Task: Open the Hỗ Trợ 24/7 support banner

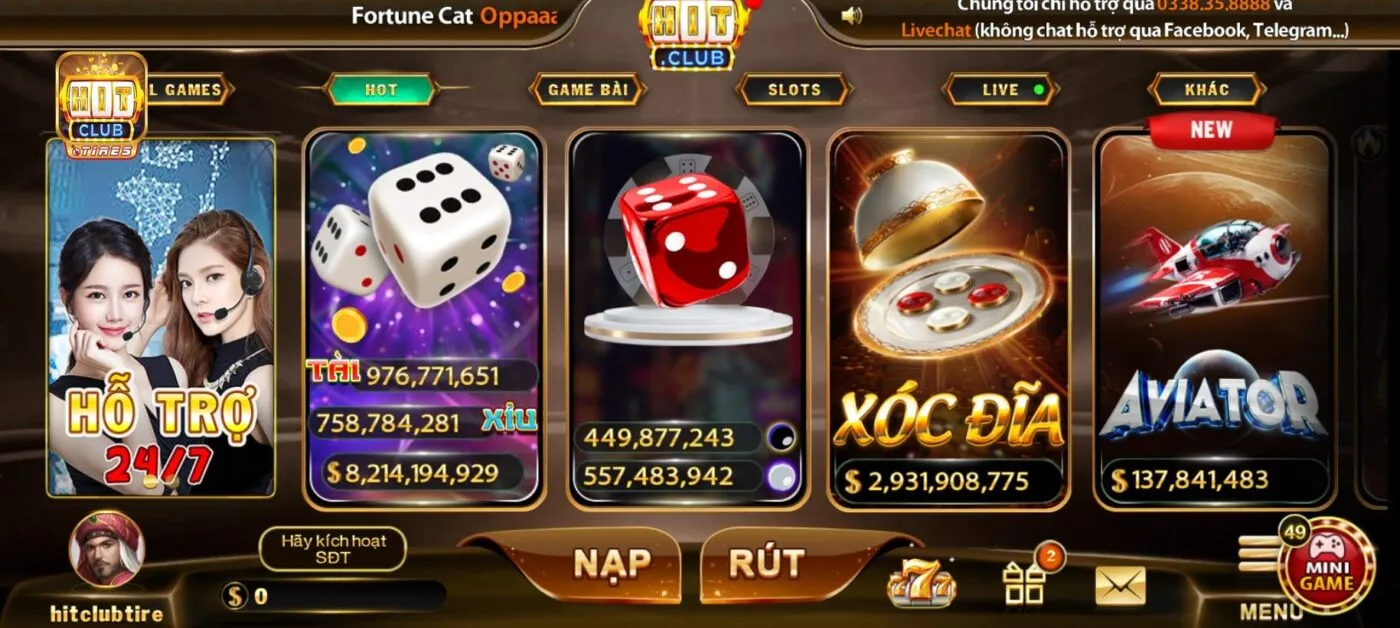Action: point(161,318)
